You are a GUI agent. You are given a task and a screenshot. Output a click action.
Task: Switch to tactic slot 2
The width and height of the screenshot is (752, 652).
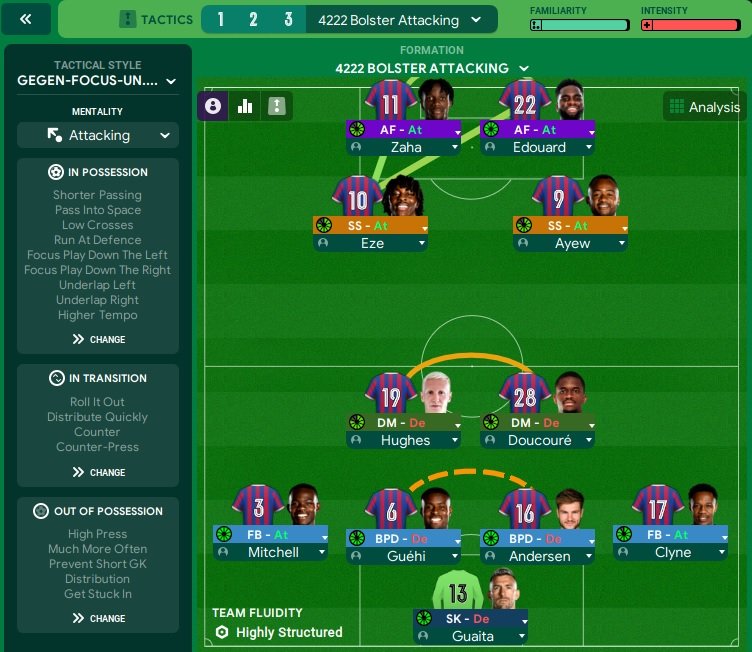[x=253, y=20]
